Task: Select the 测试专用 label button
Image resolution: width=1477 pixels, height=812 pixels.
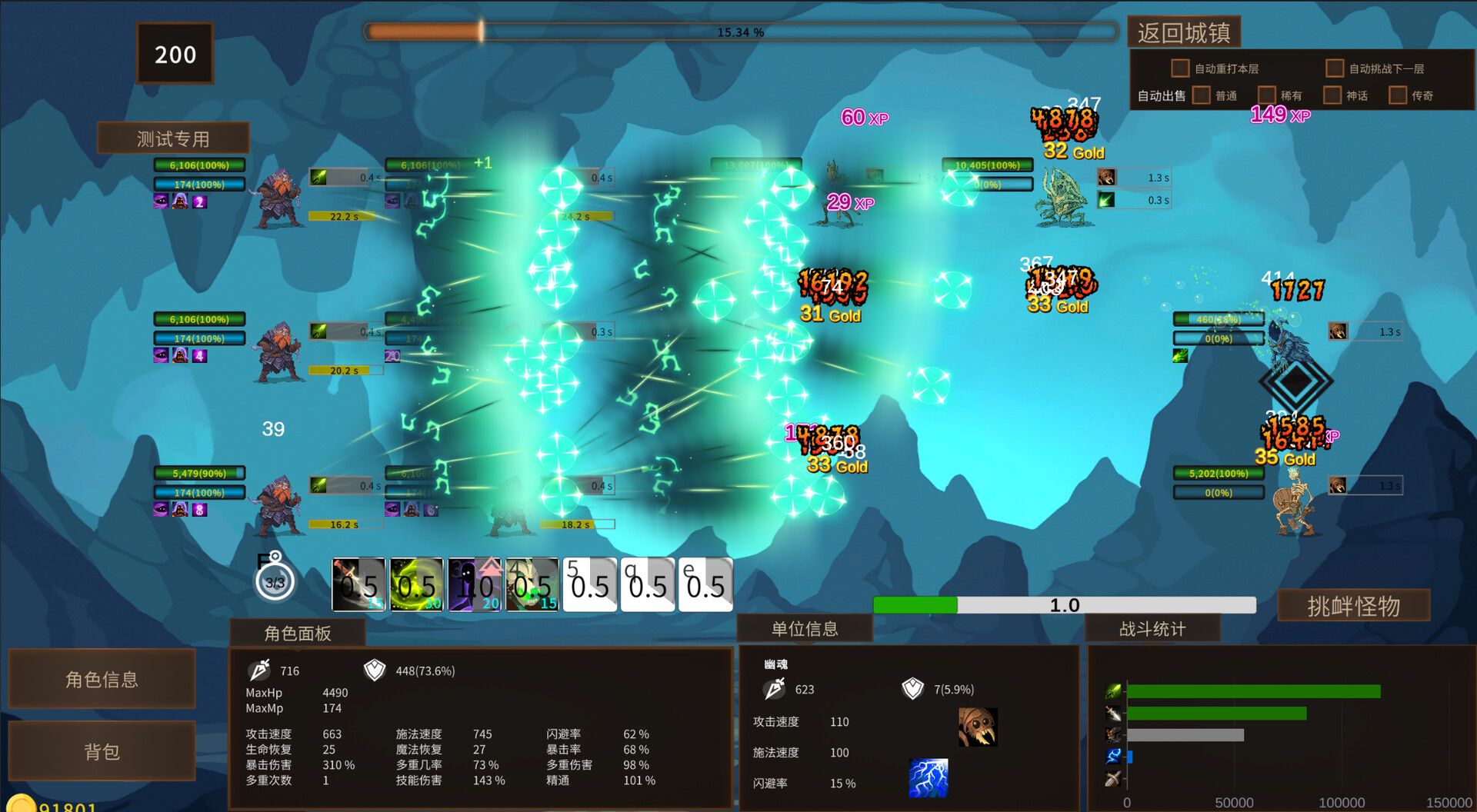Action: tap(173, 138)
